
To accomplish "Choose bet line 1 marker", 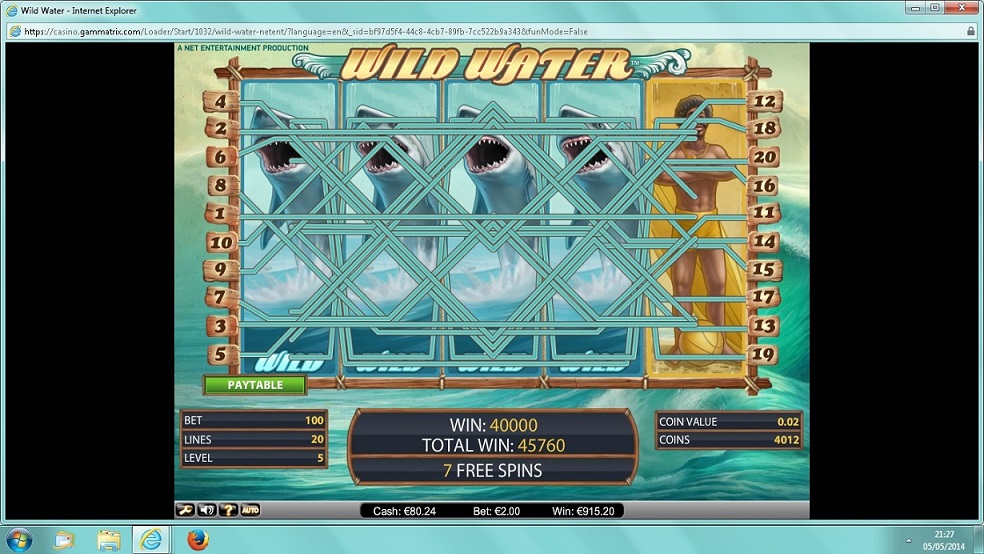I will 220,213.
